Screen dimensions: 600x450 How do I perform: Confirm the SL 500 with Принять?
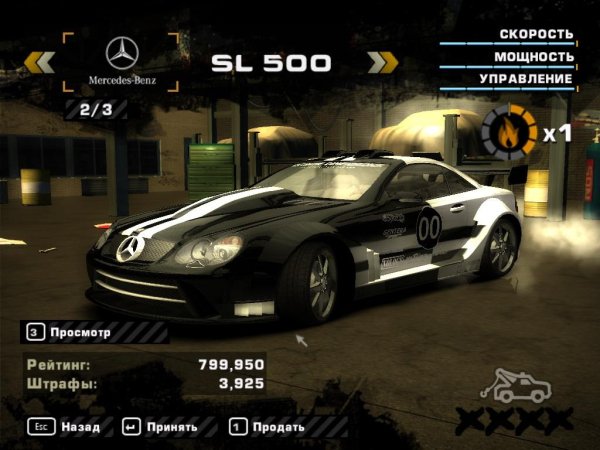161,427
